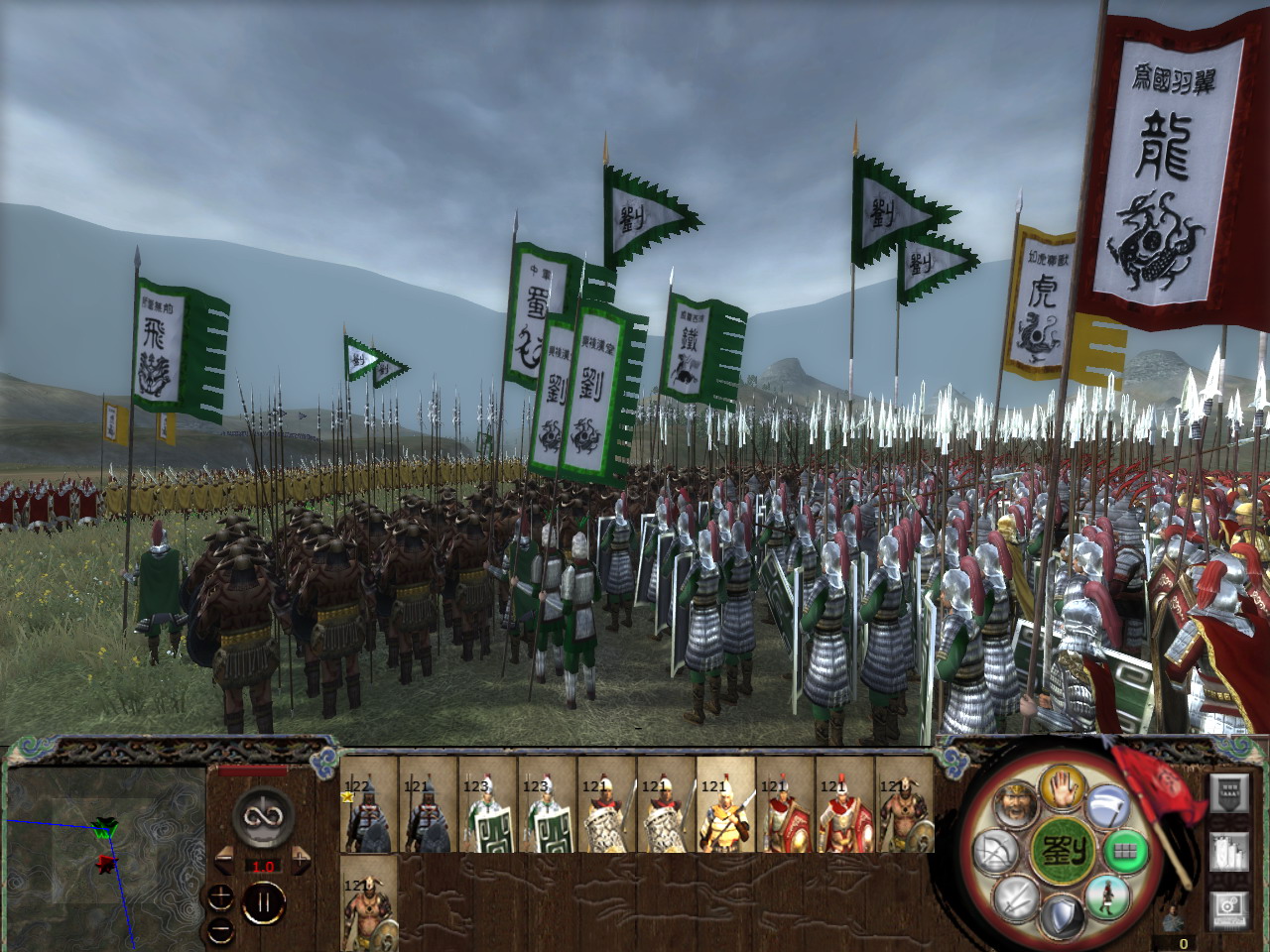Select the halt hand icon to stop units
1270x952 pixels.
(1062, 793)
